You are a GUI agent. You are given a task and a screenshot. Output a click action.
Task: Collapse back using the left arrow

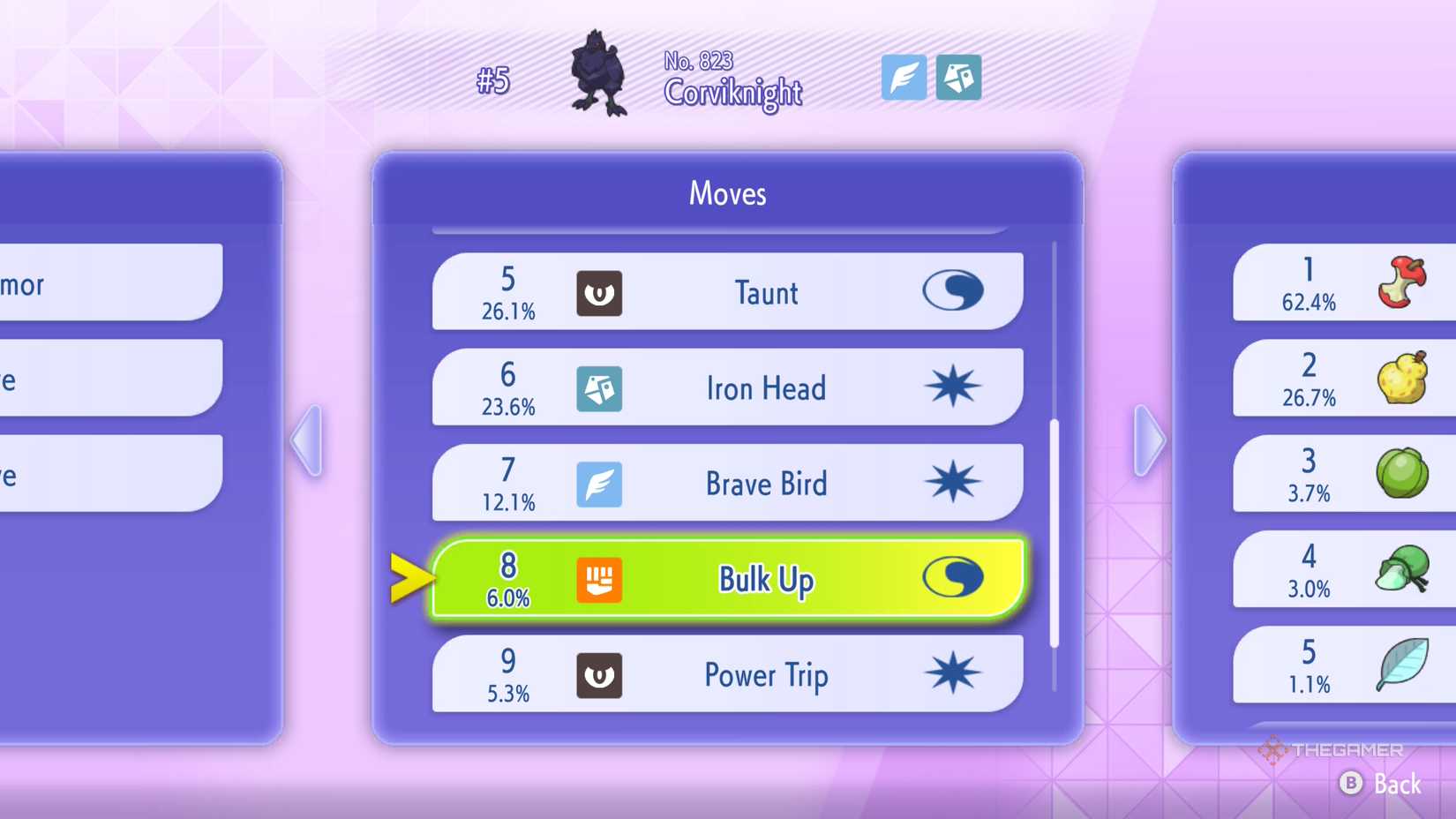[307, 439]
